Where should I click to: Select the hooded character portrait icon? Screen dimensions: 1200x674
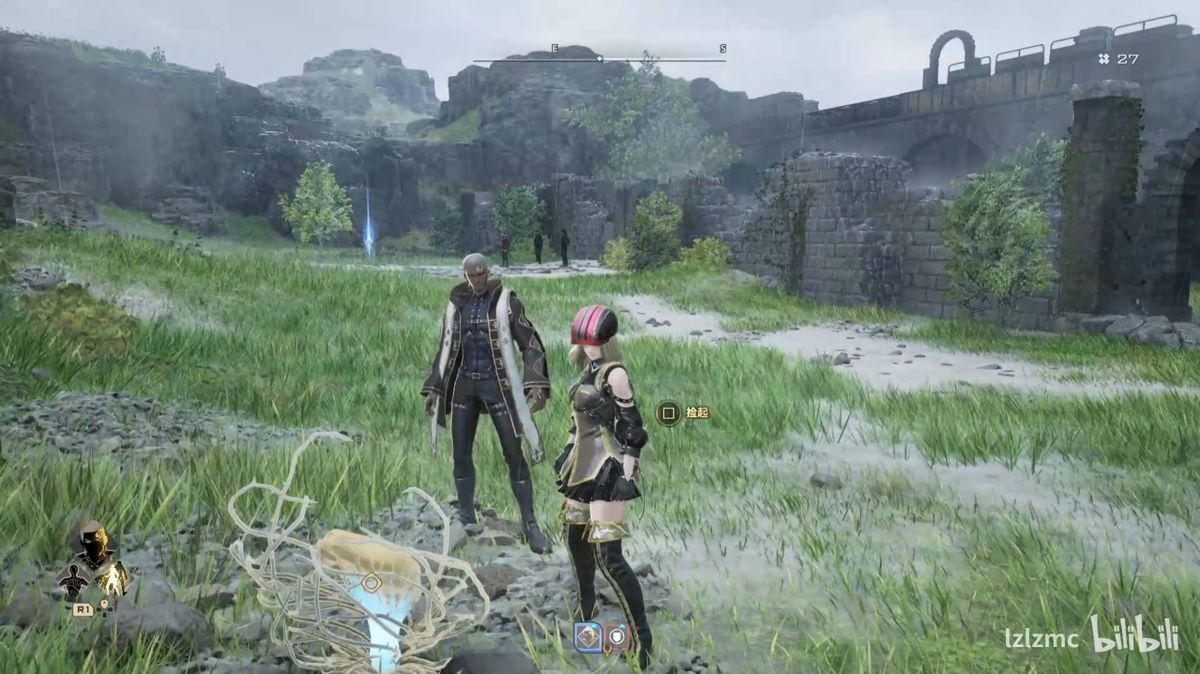[x=93, y=544]
